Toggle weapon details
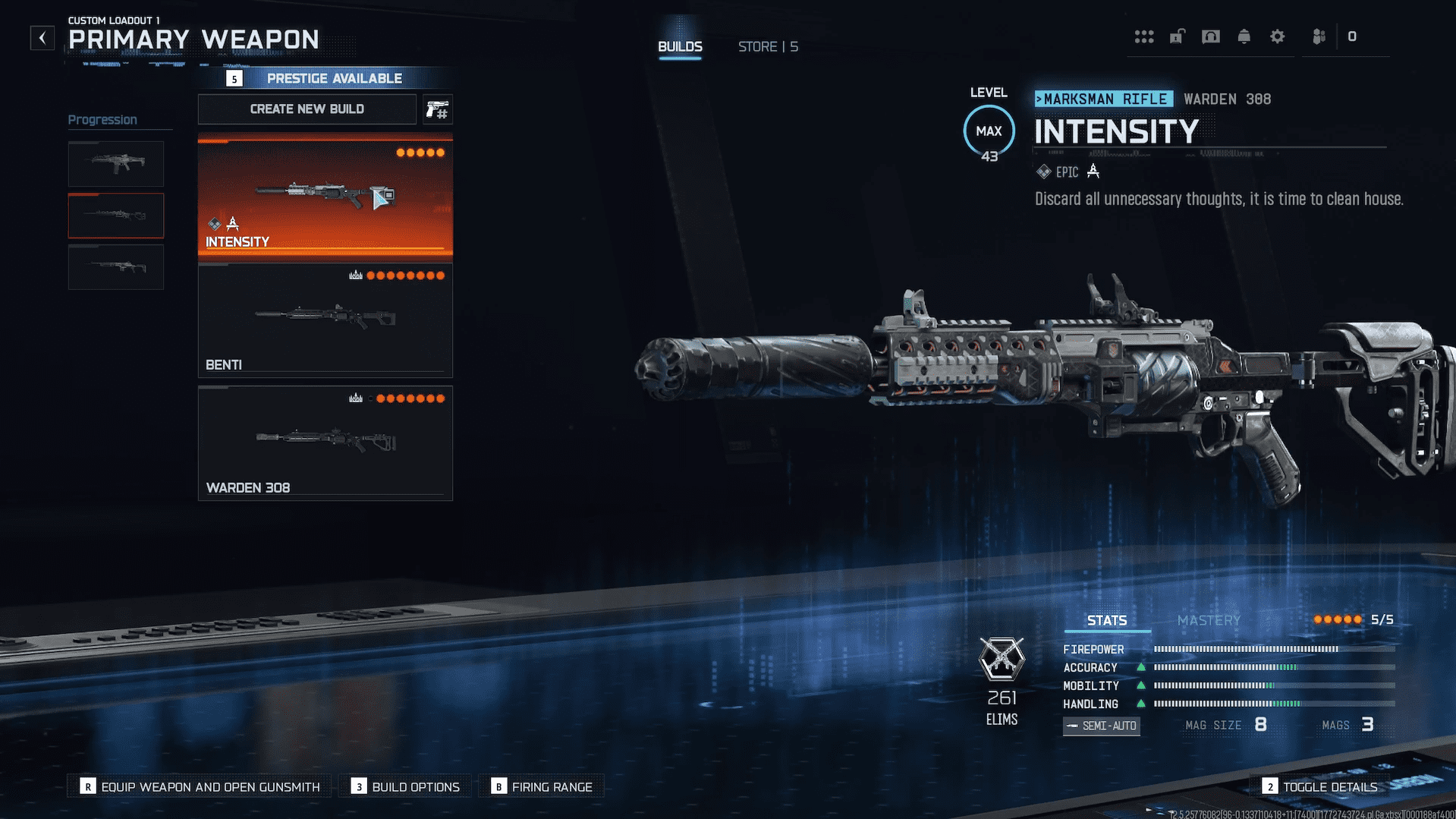Viewport: 1456px width, 819px height. (1320, 786)
